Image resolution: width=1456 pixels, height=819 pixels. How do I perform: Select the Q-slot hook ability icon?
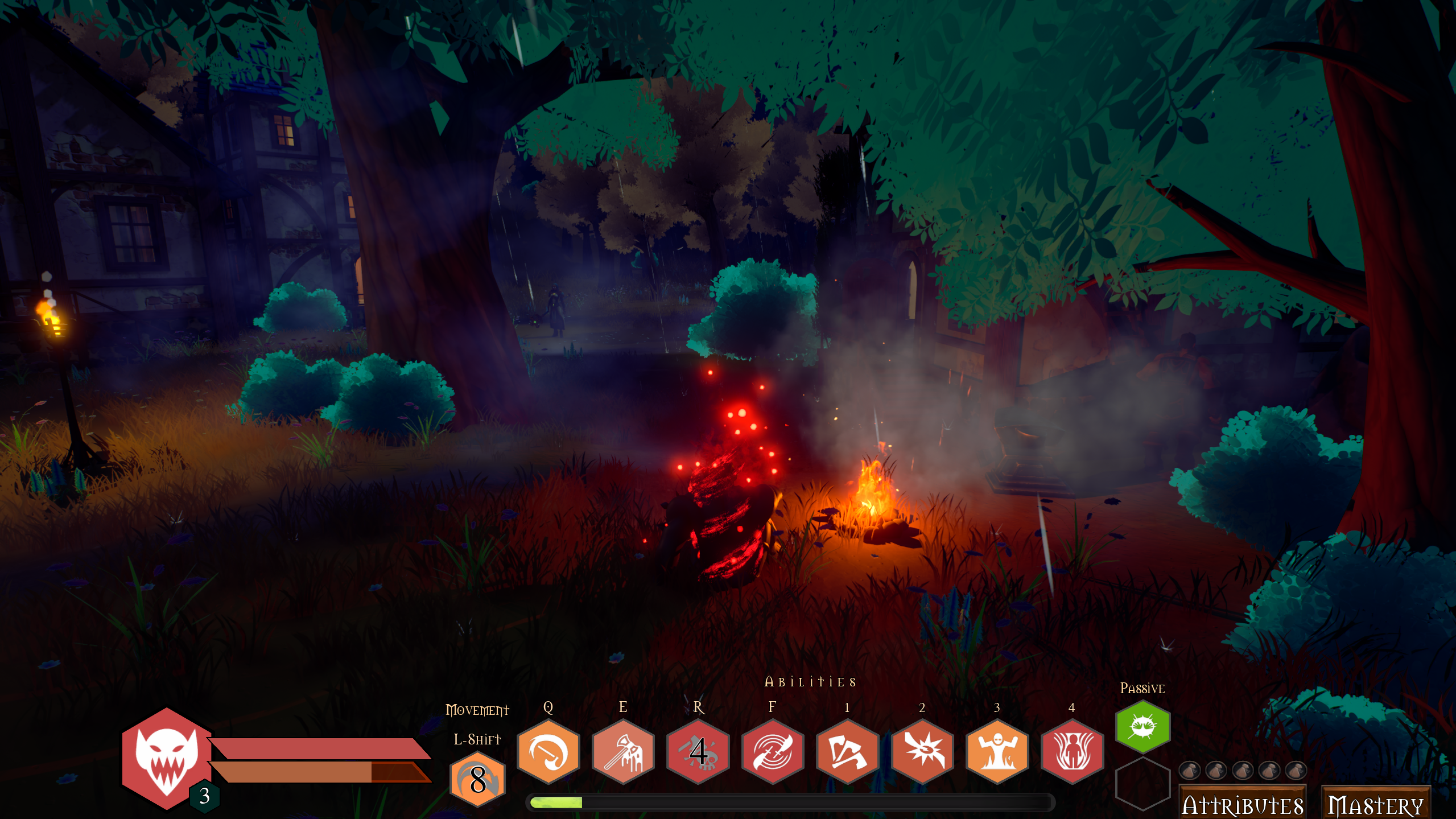[548, 752]
